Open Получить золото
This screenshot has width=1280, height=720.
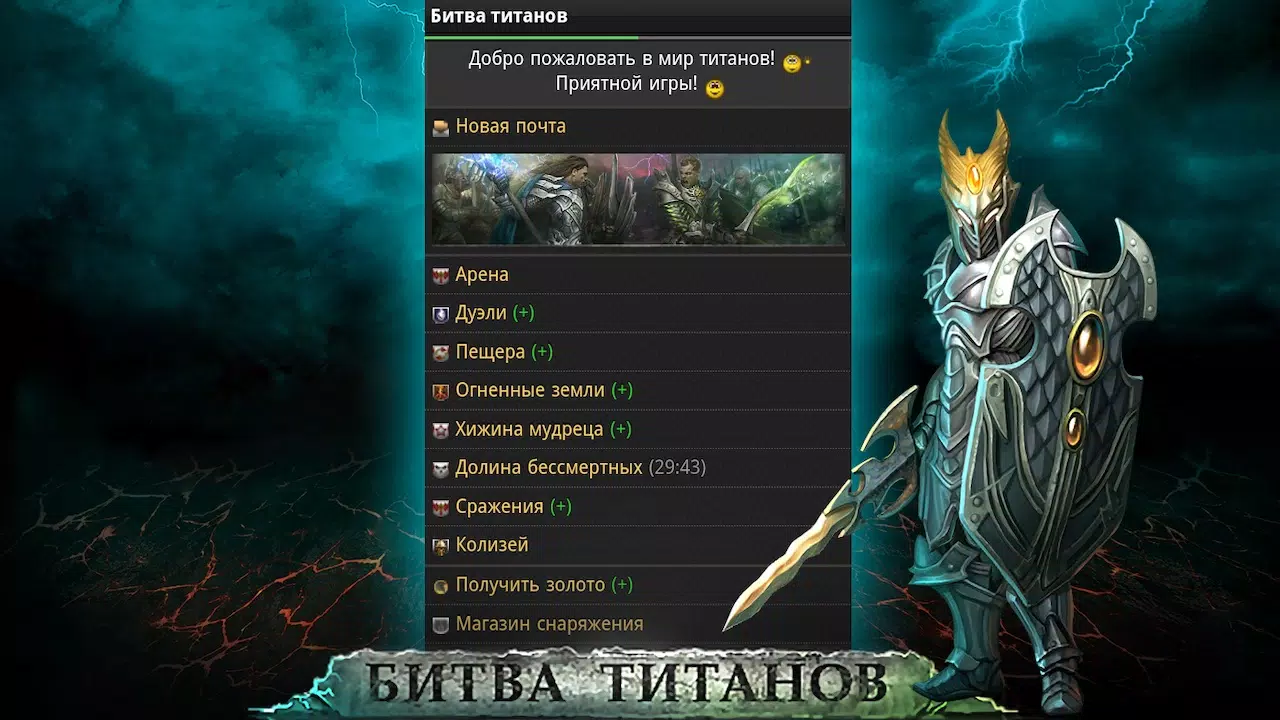(x=528, y=584)
